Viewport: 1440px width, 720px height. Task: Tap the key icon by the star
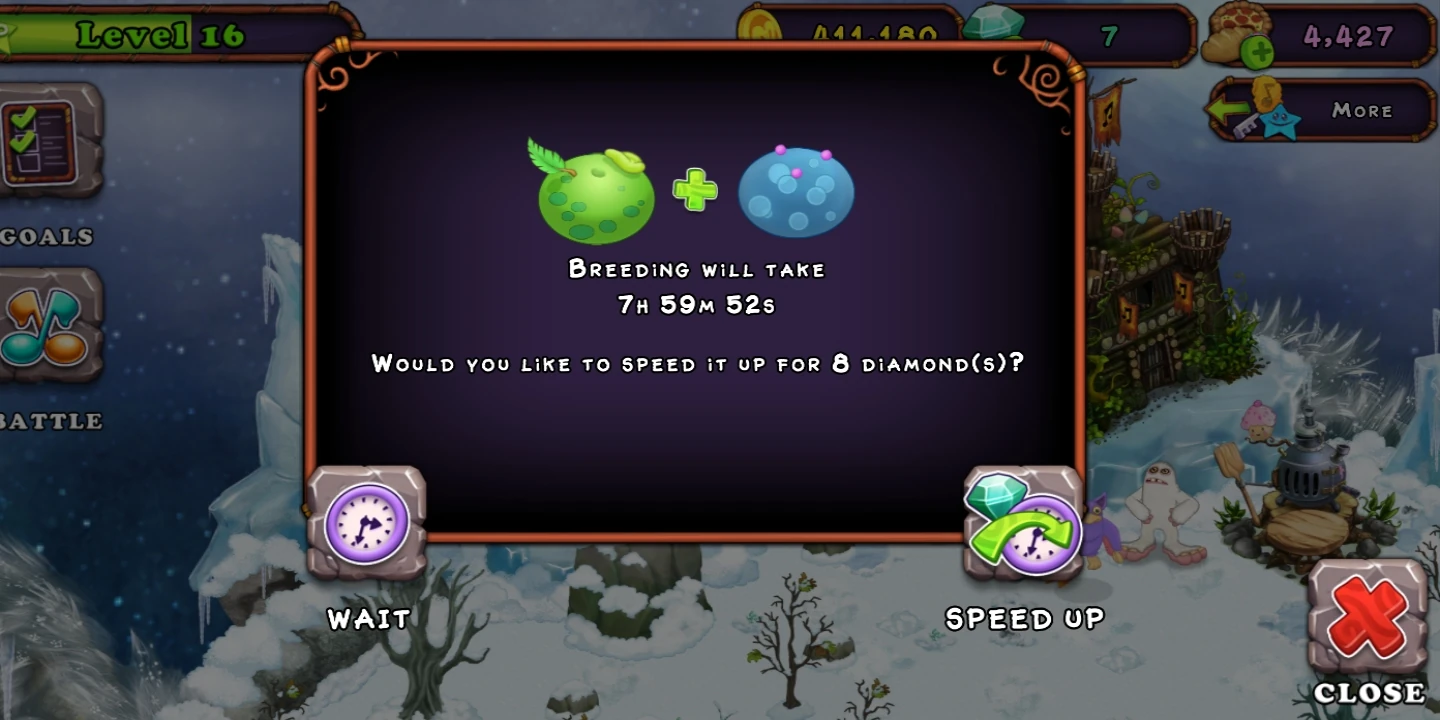1248,124
